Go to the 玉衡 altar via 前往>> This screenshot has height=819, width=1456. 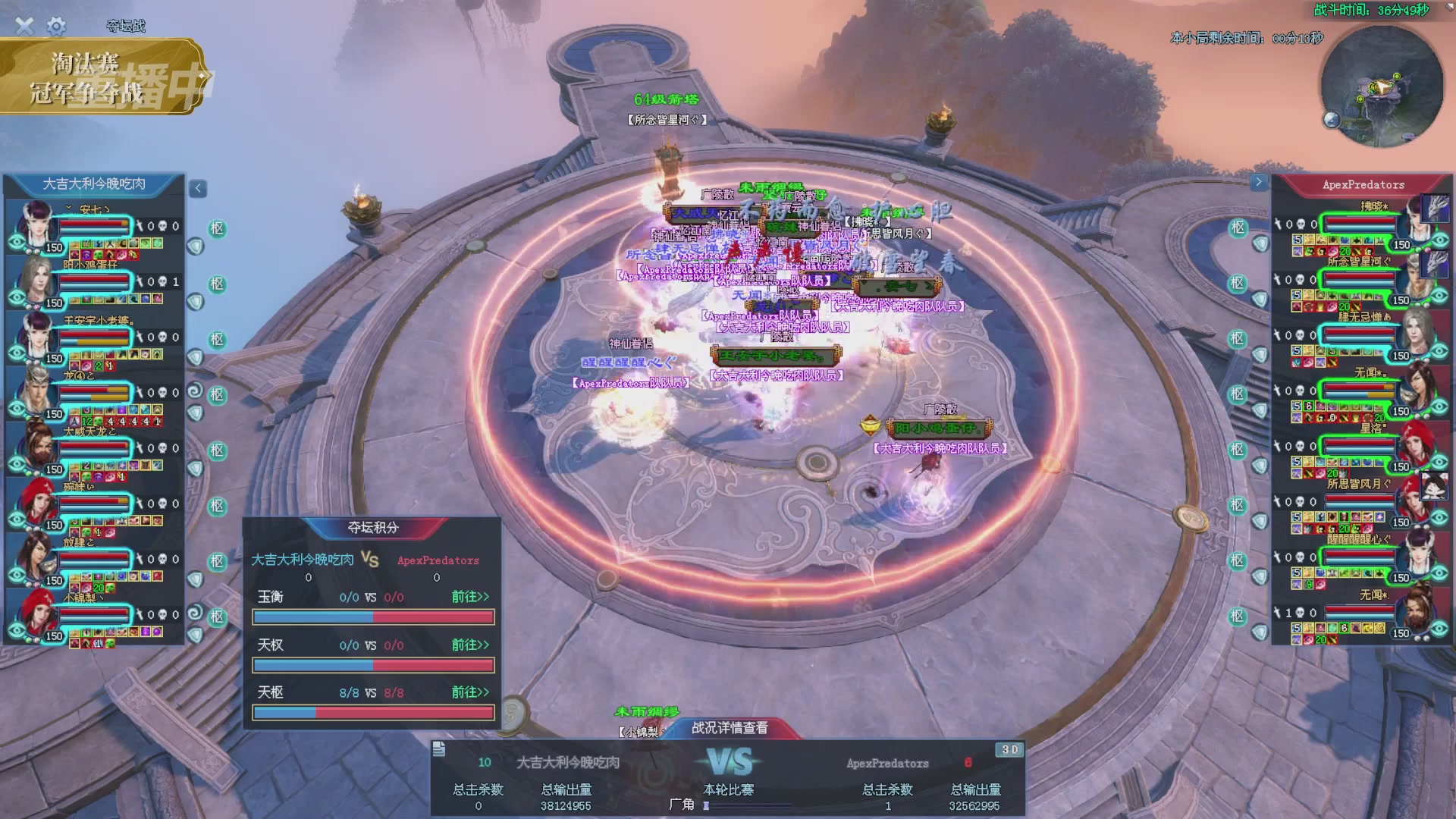pyautogui.click(x=470, y=597)
